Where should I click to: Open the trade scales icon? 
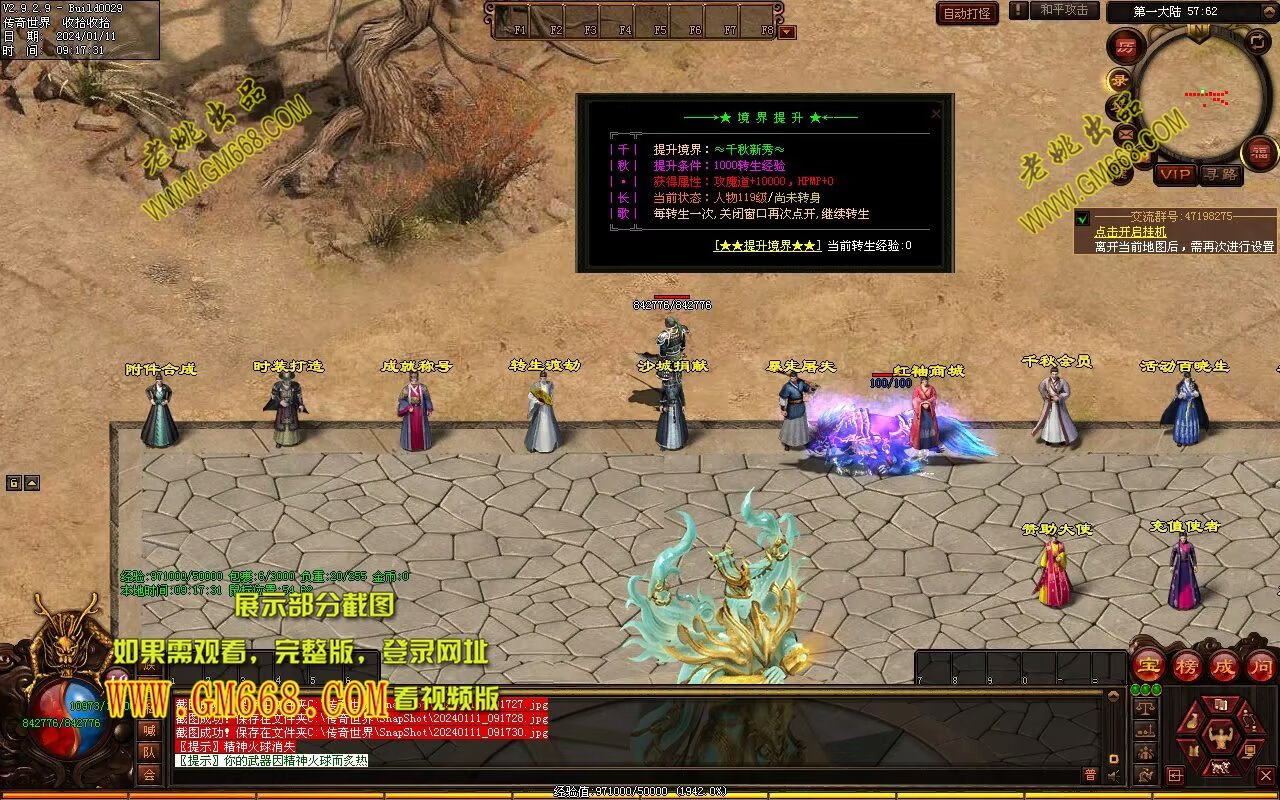[x=1145, y=707]
